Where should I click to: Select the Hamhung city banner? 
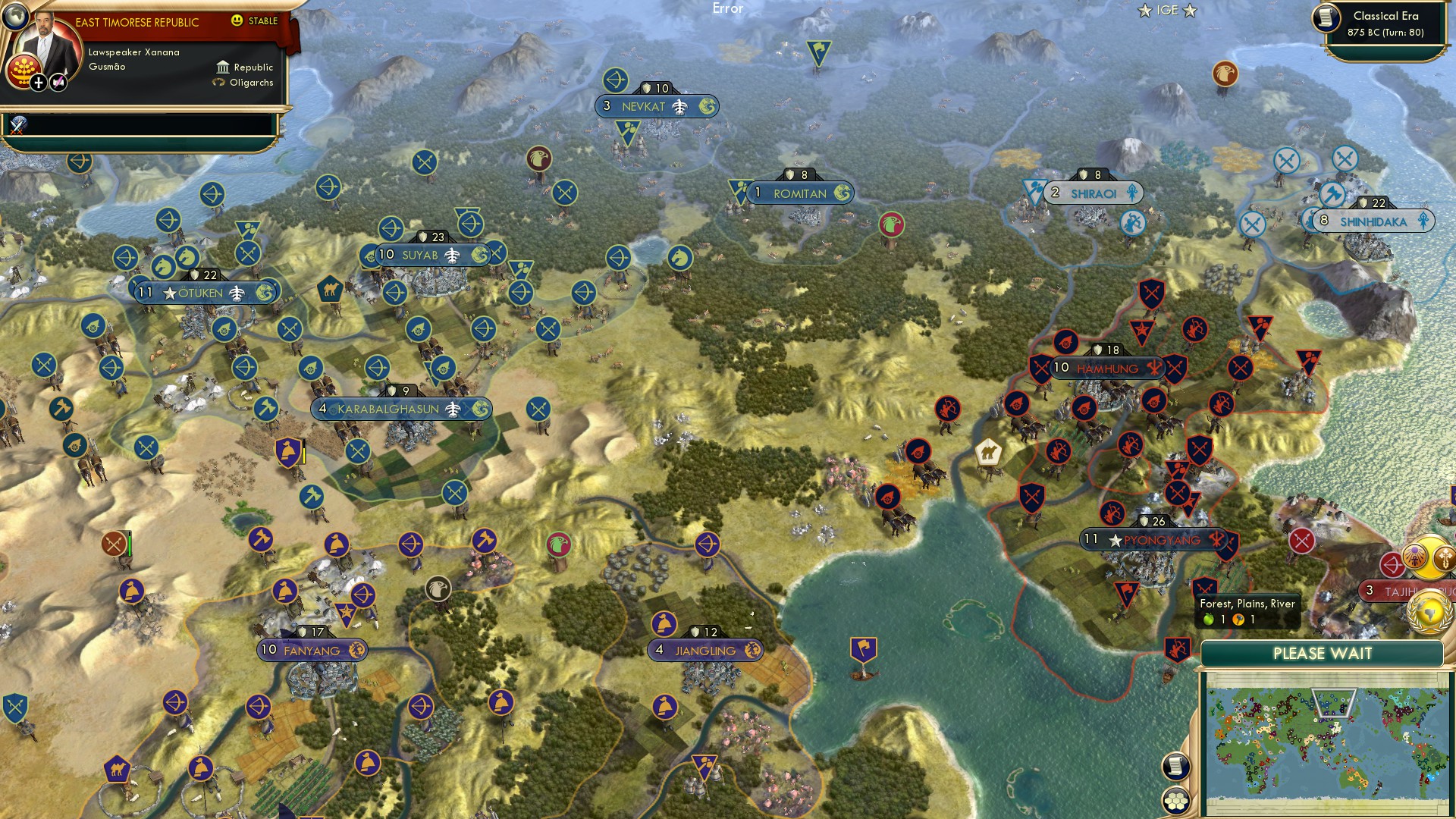[1106, 369]
